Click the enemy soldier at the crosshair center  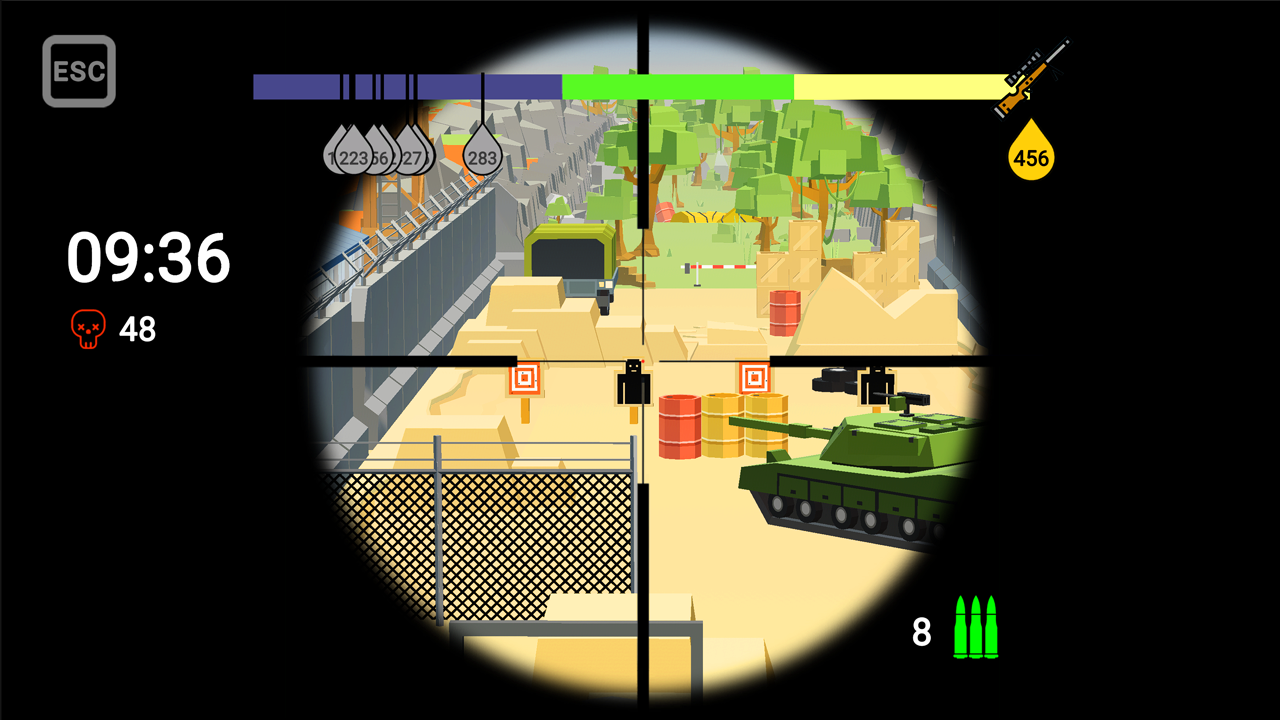[x=634, y=385]
